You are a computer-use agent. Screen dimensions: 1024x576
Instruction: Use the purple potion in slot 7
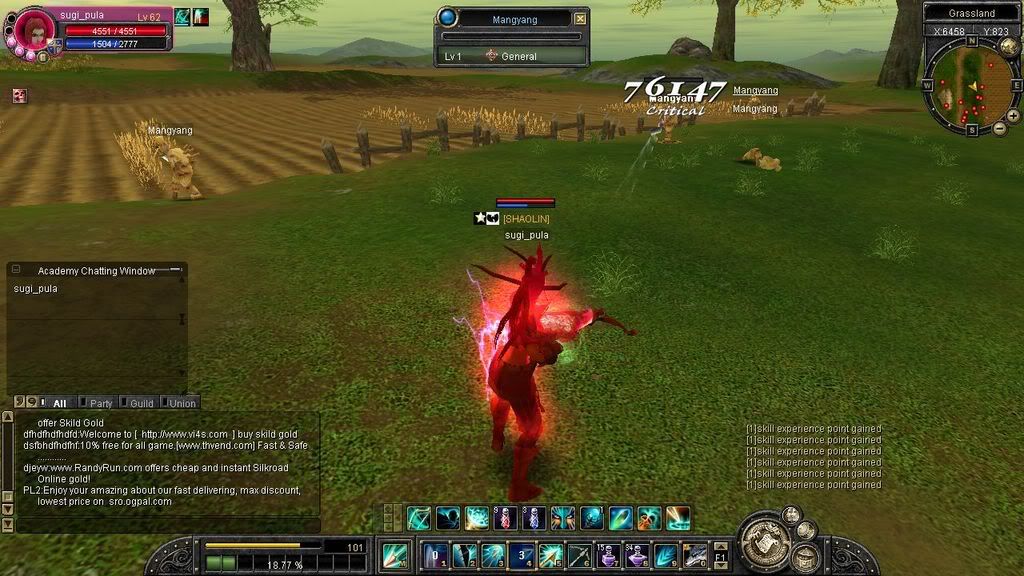click(x=608, y=555)
